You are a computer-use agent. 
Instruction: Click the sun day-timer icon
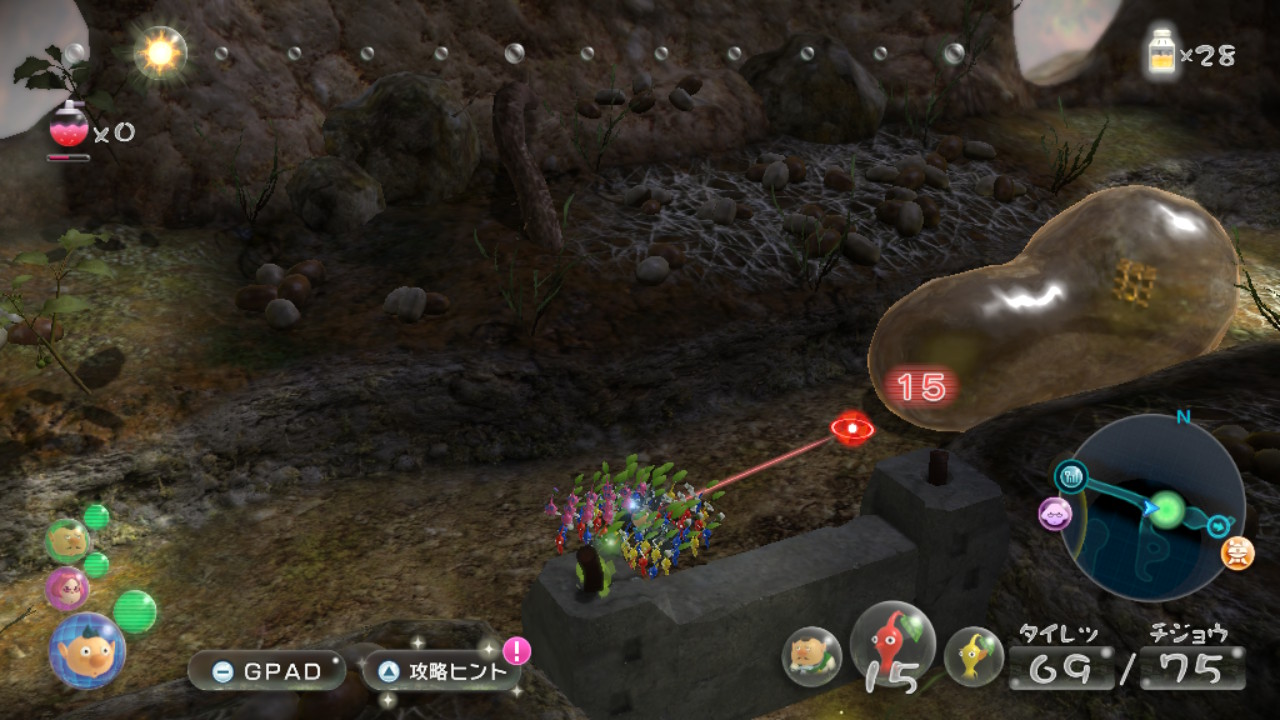(160, 52)
